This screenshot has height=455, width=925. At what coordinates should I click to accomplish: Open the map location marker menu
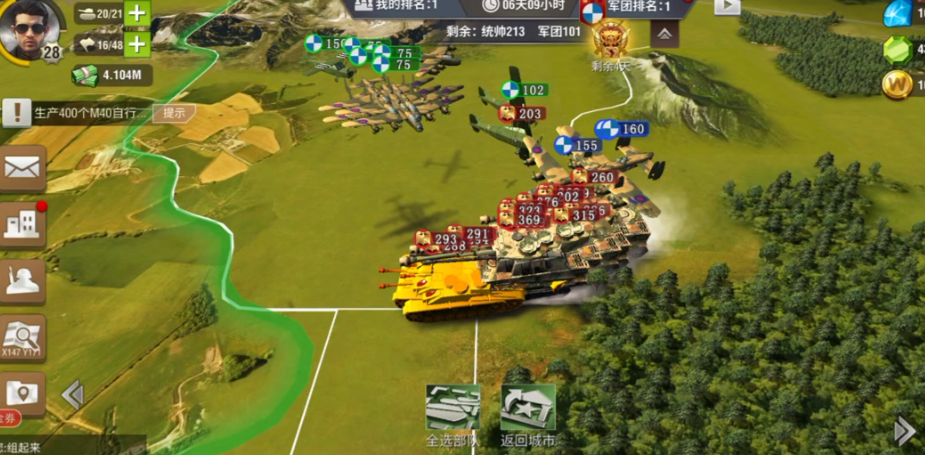click(22, 393)
